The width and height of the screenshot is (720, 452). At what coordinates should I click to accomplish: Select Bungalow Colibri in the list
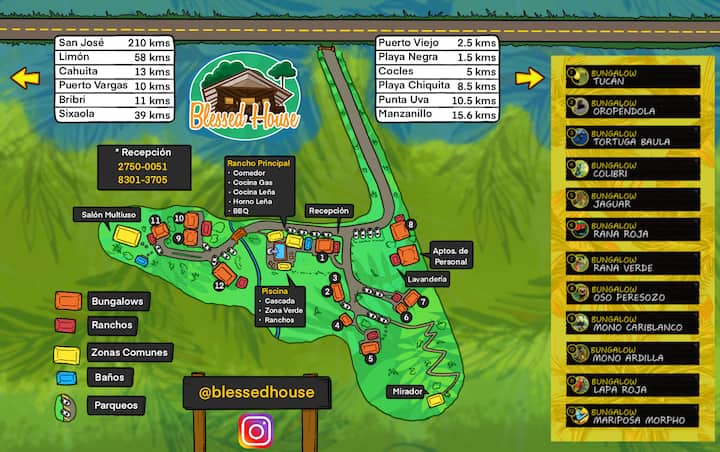coord(632,169)
